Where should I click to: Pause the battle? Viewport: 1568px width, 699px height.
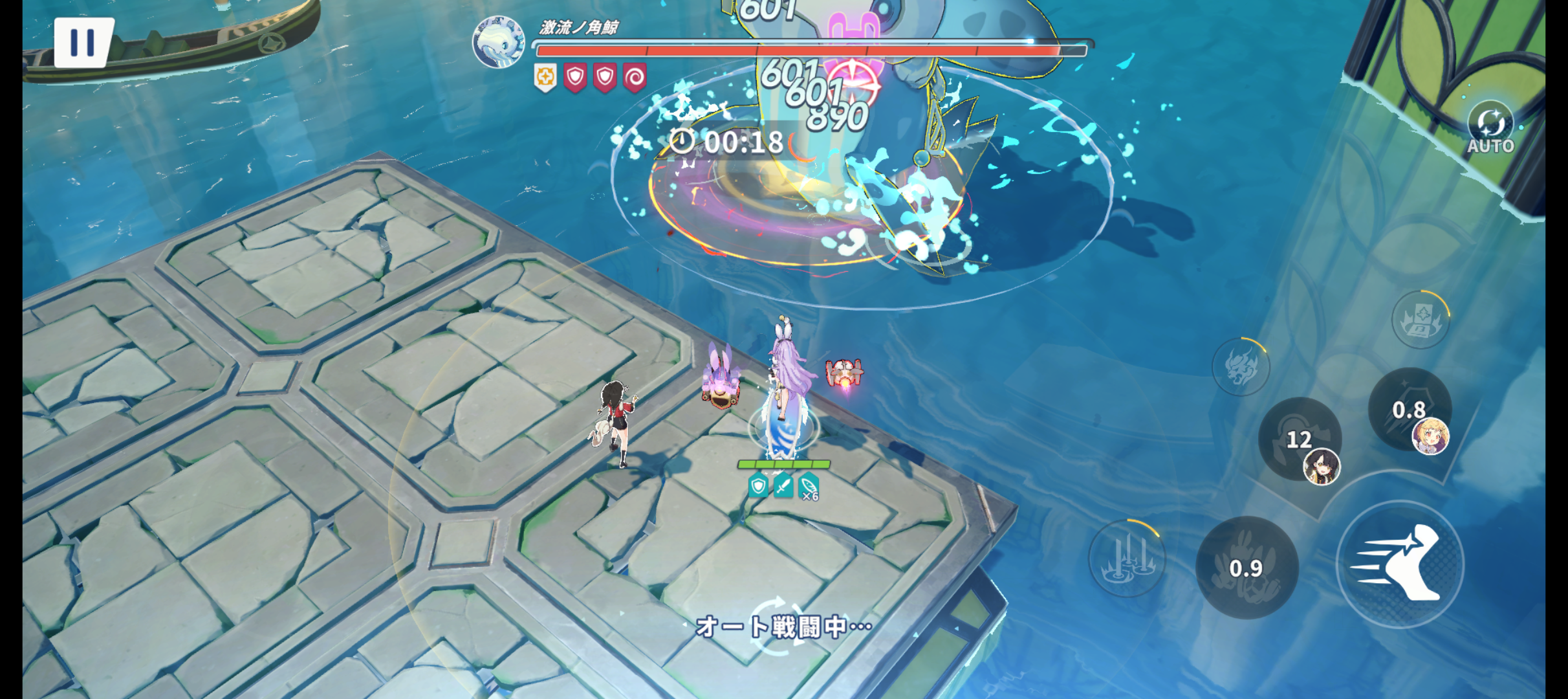(x=82, y=42)
